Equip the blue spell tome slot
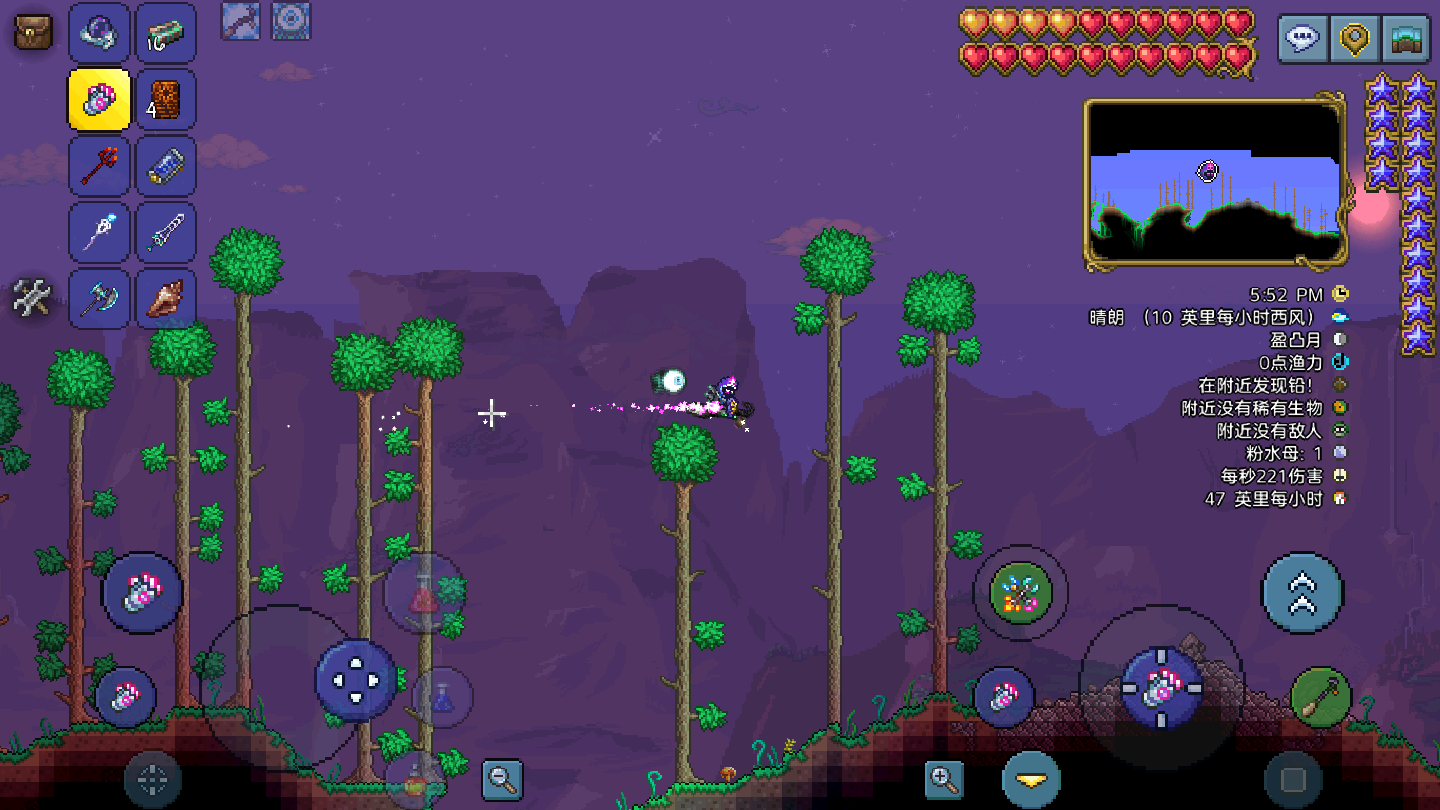 (x=165, y=166)
